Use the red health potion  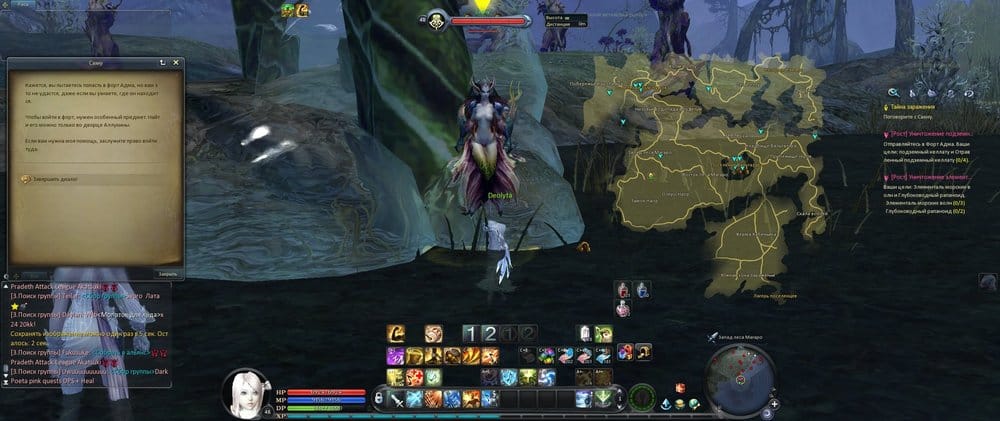tap(623, 290)
